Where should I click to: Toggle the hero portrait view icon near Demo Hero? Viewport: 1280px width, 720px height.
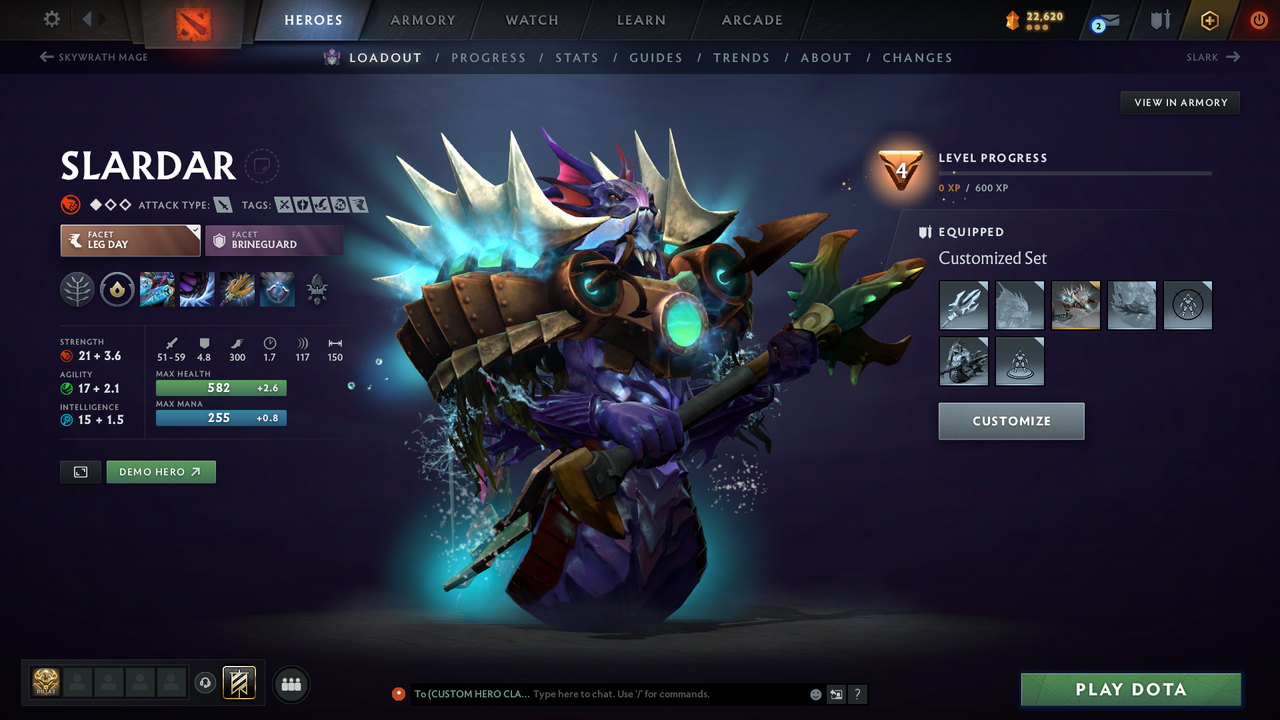point(80,471)
